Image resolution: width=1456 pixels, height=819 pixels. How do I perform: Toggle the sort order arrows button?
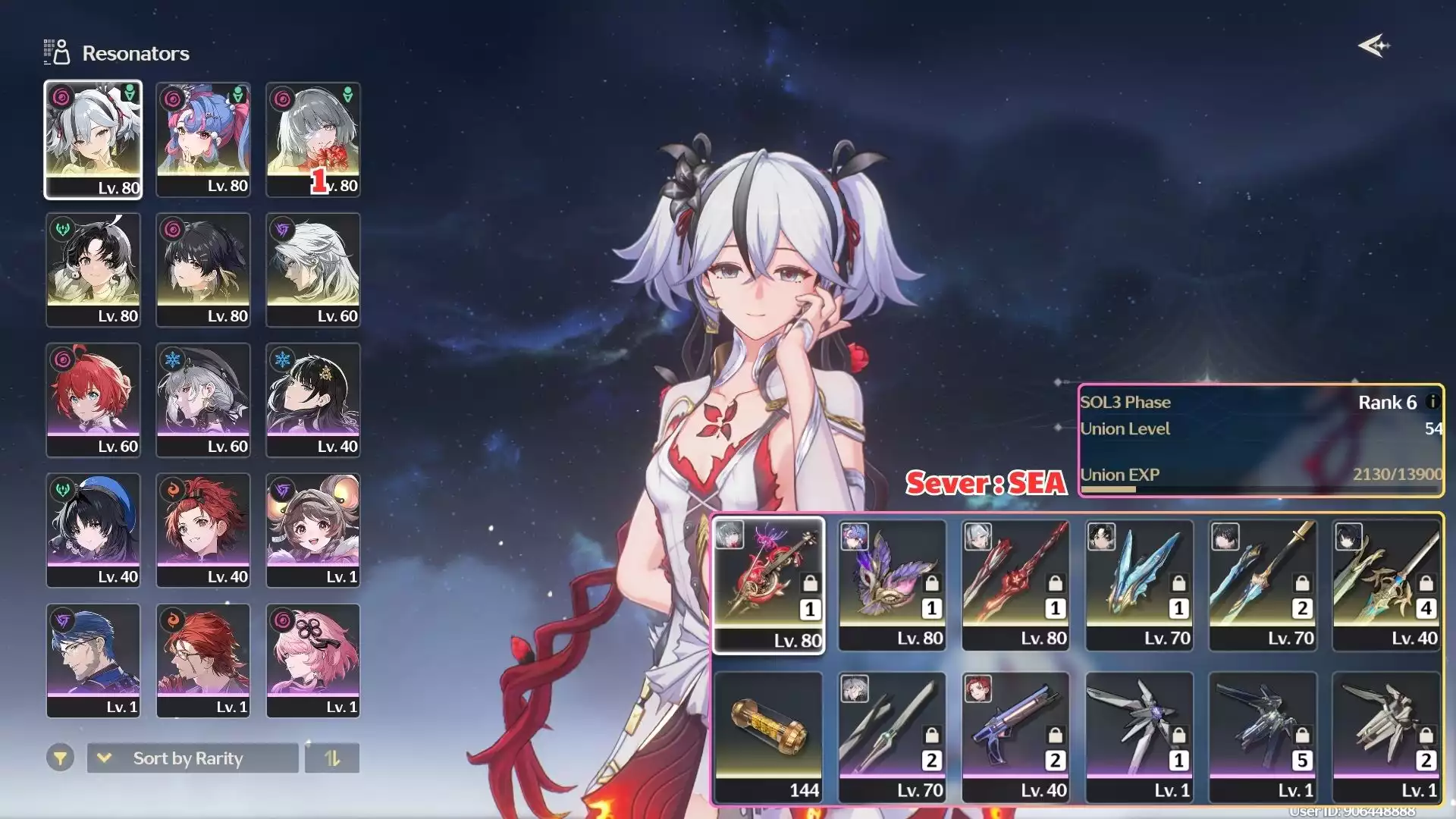pos(332,758)
